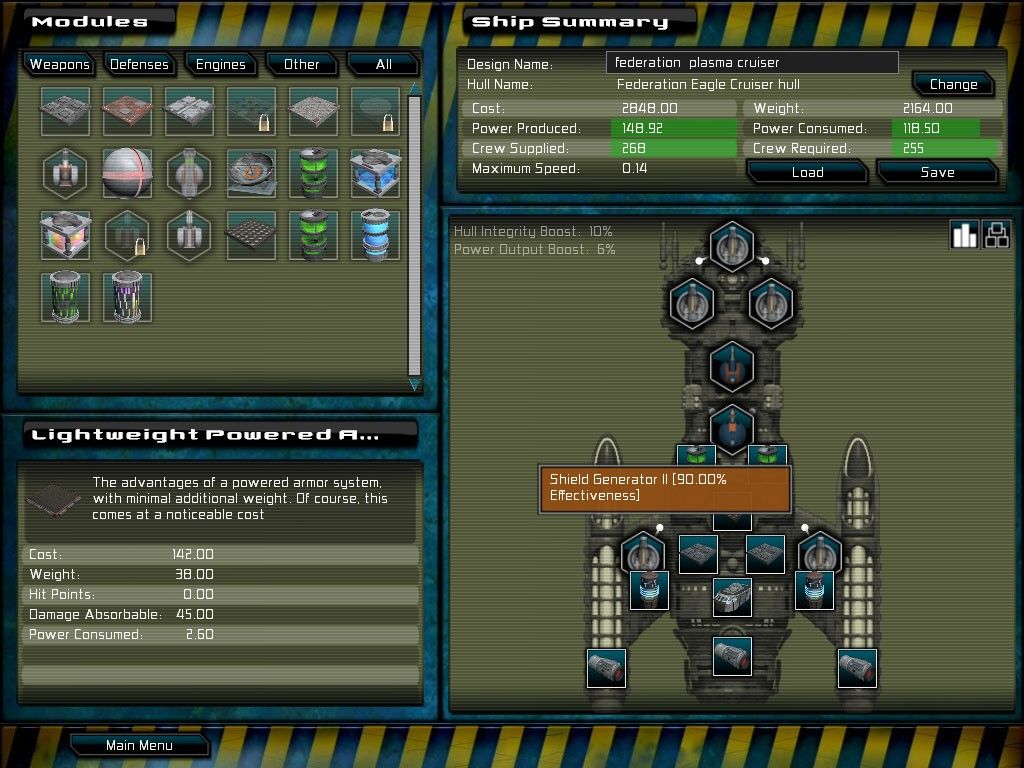The width and height of the screenshot is (1024, 768).
Task: Select the topmost nose weapon hardpoint
Action: (x=732, y=245)
